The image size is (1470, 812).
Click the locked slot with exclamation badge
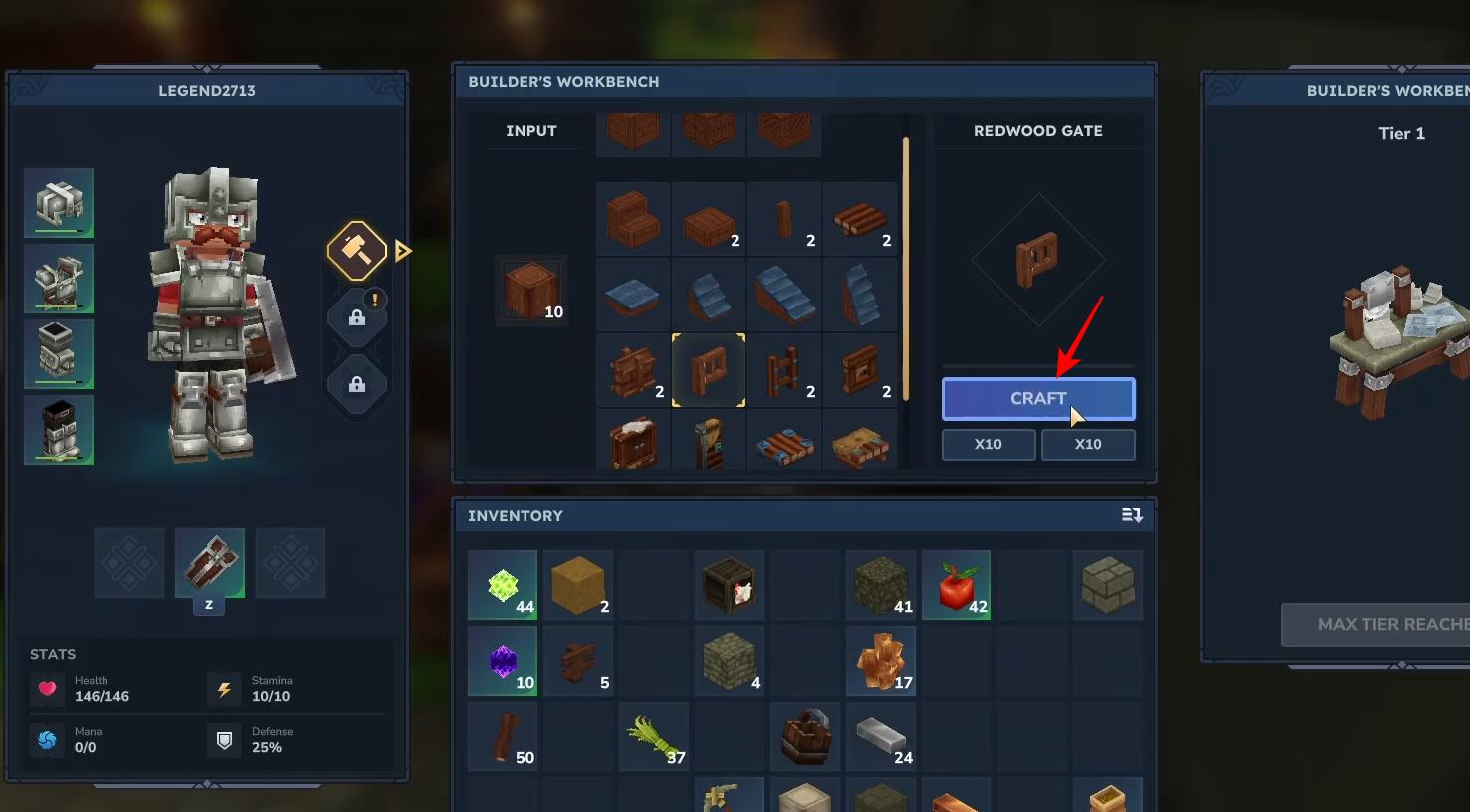[x=357, y=317]
